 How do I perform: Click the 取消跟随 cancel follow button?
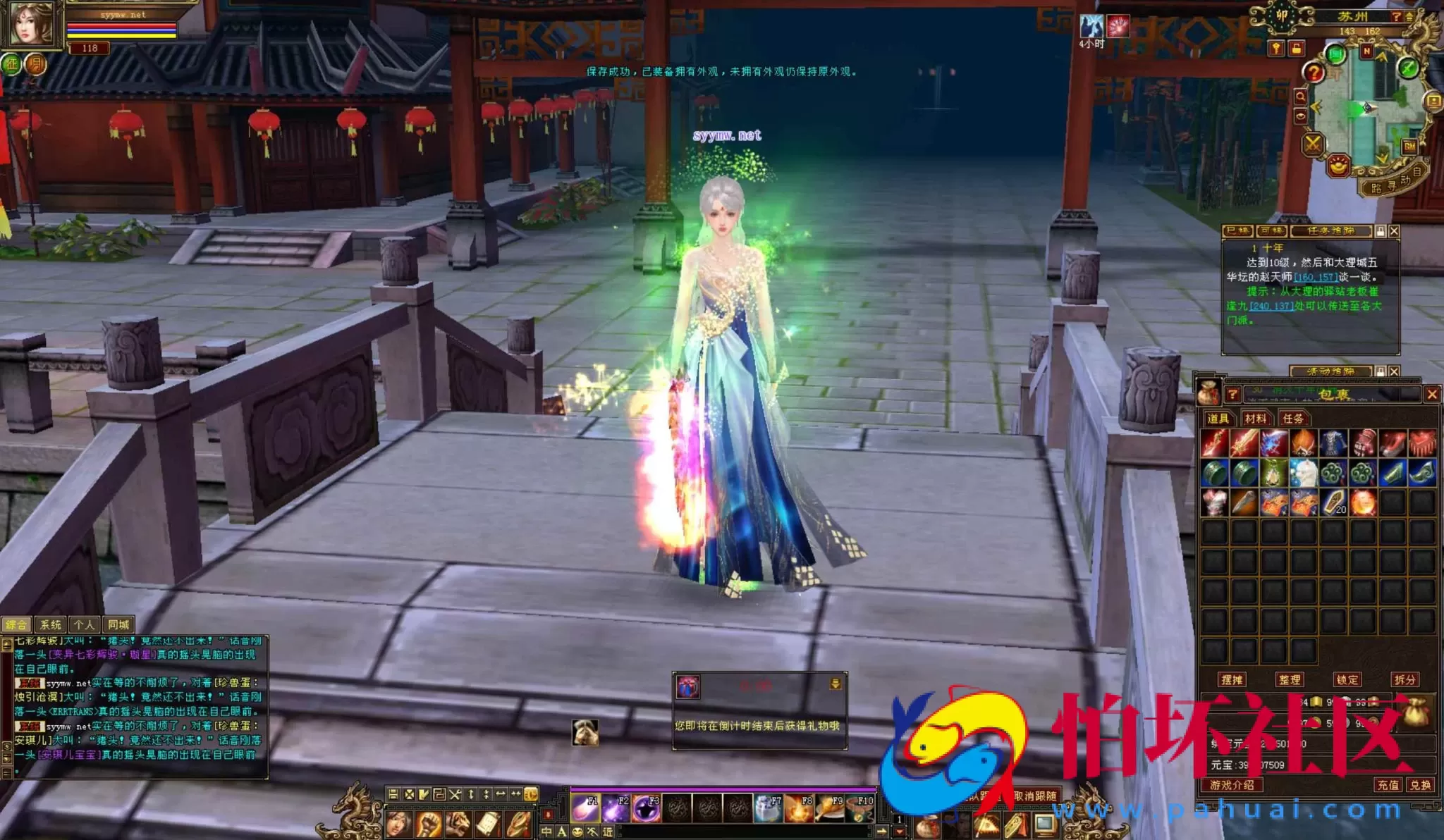click(1035, 796)
